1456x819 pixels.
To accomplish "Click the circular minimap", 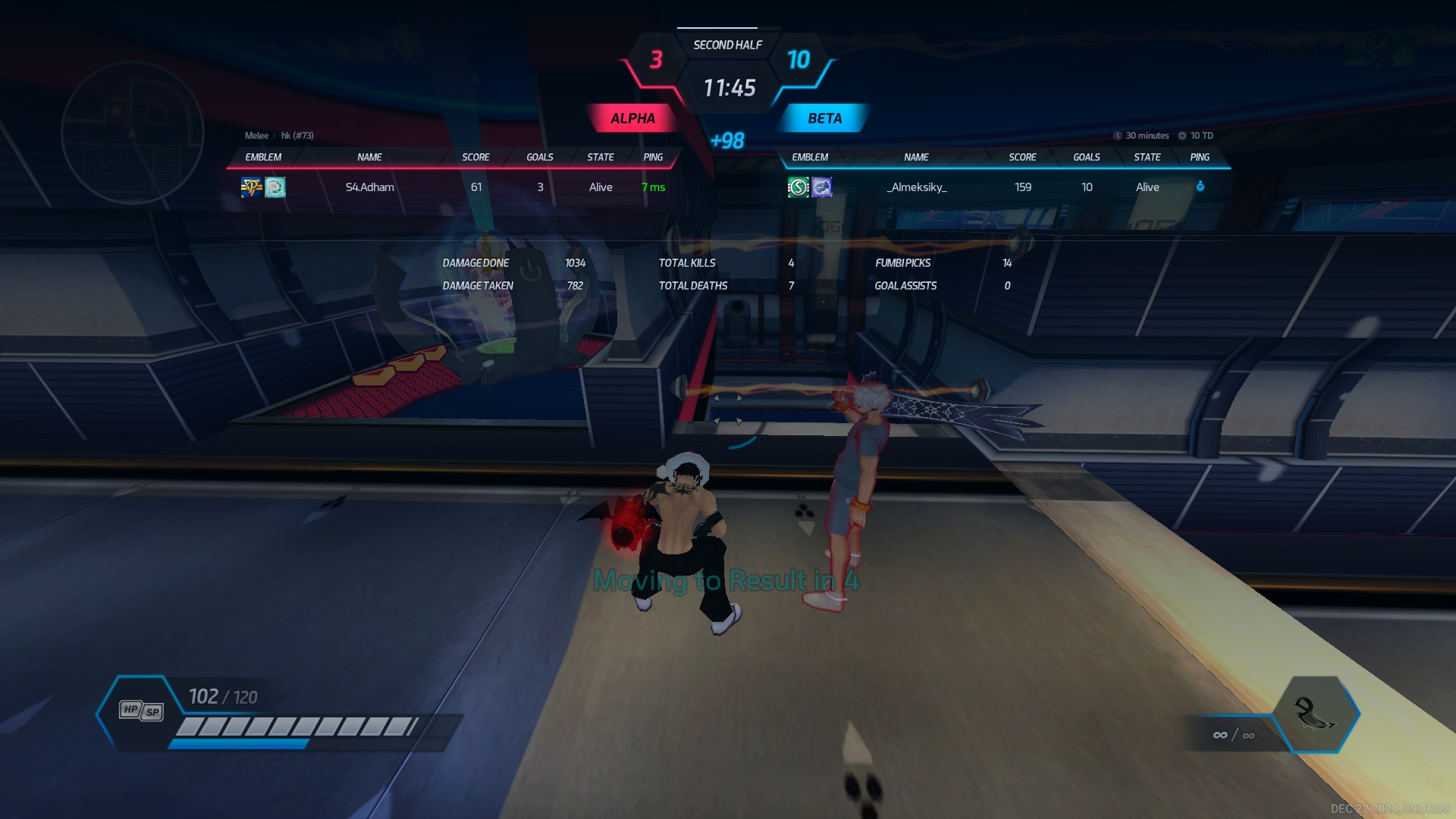I will pyautogui.click(x=132, y=133).
